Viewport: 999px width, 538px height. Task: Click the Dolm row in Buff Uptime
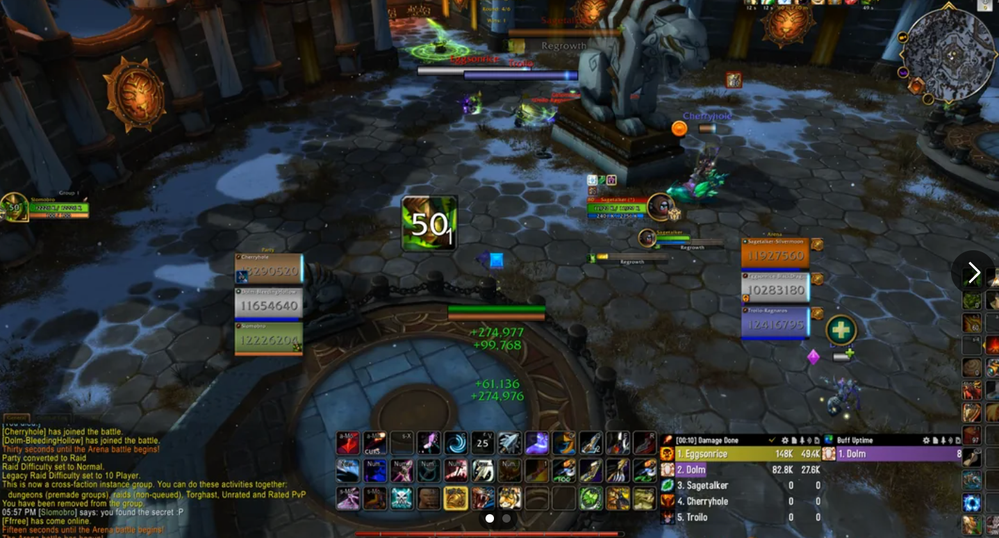[x=890, y=454]
